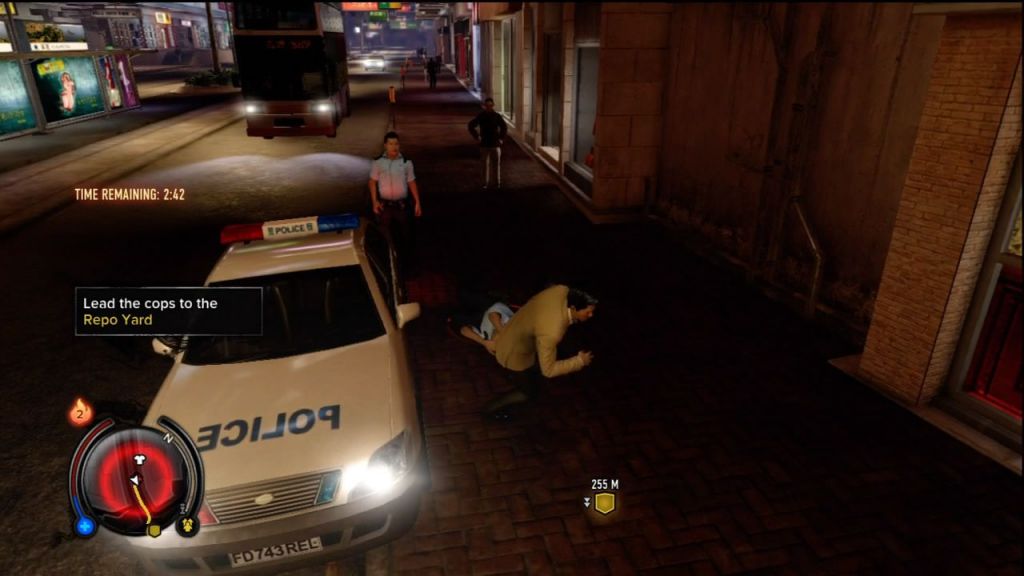Select the flame heat level icon
This screenshot has width=1024, height=576.
(81, 412)
